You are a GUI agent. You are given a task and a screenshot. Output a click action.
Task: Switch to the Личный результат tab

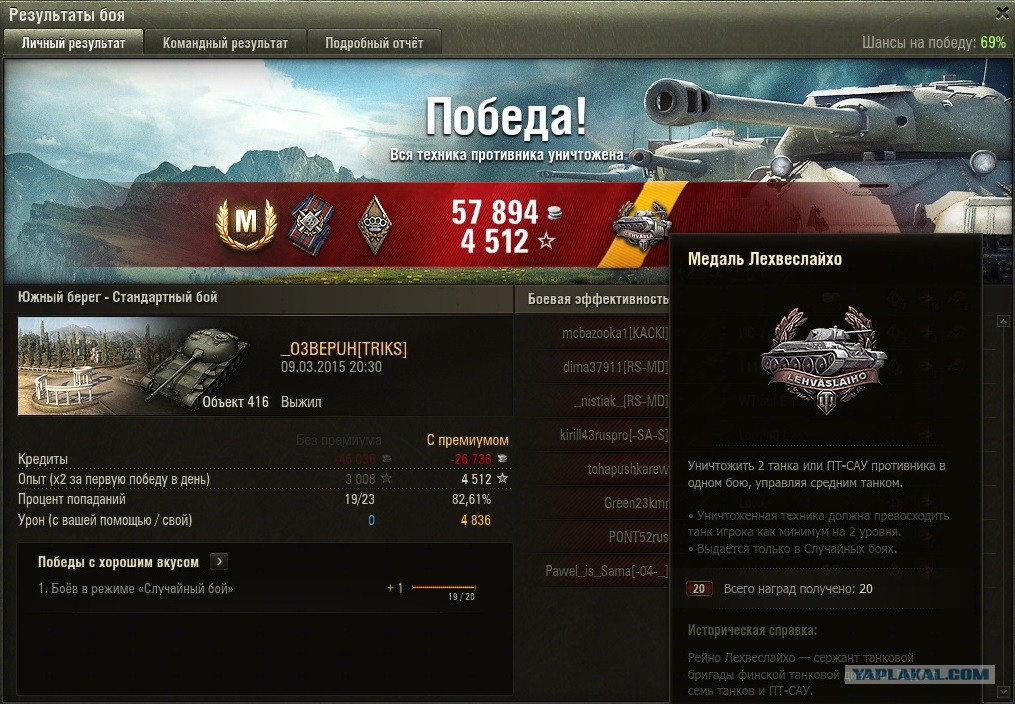coord(74,43)
